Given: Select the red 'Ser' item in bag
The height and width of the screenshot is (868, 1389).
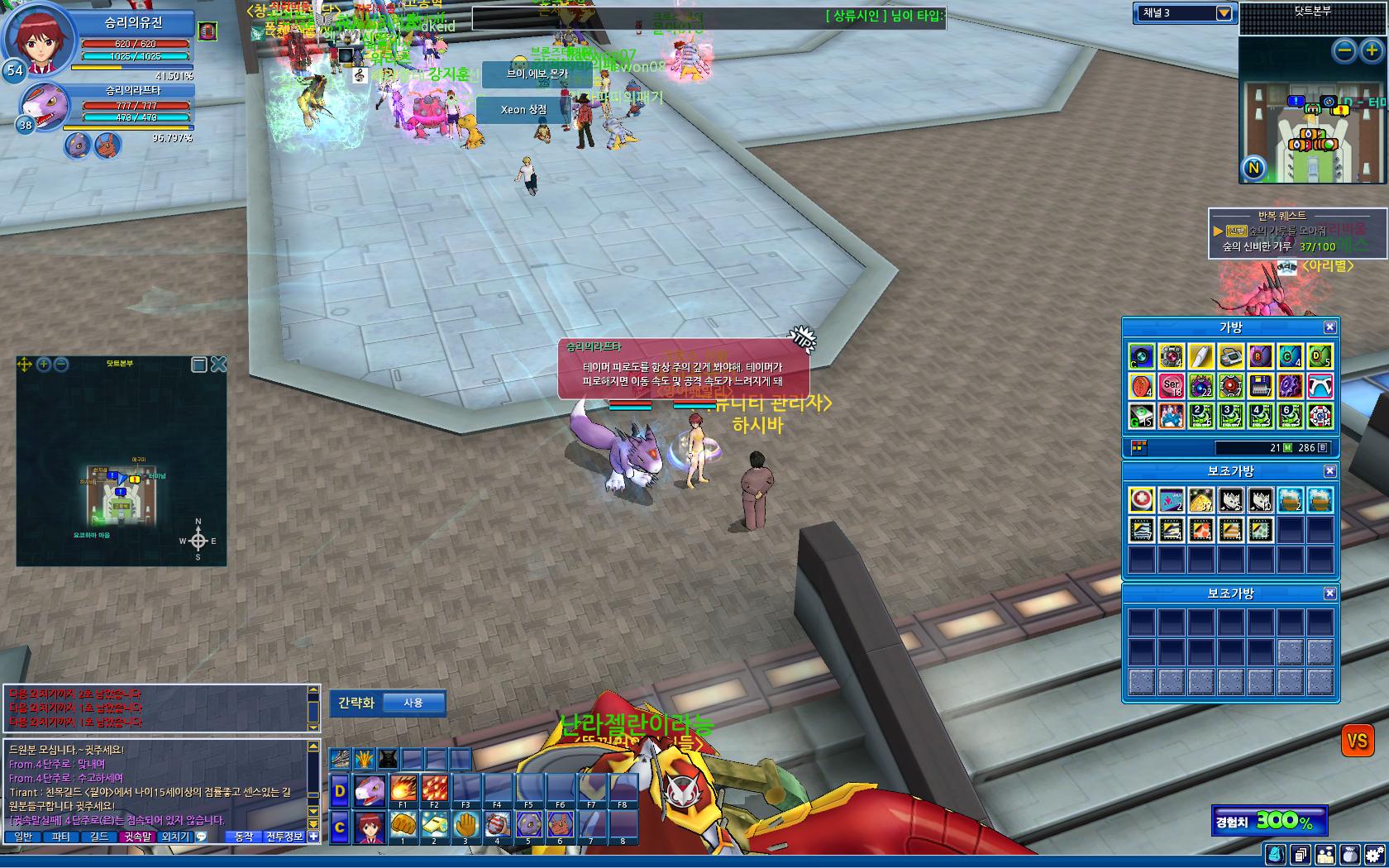Looking at the screenshot, I should (1172, 386).
